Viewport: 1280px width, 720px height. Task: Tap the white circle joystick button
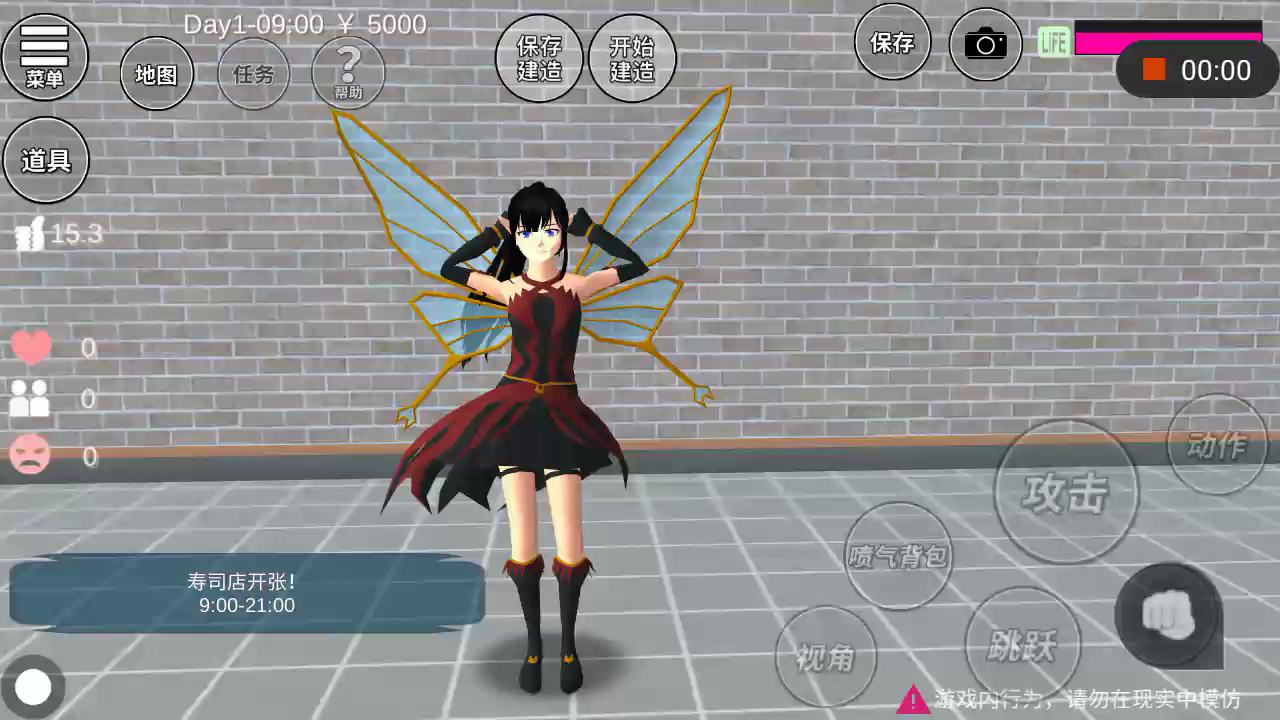(33, 687)
